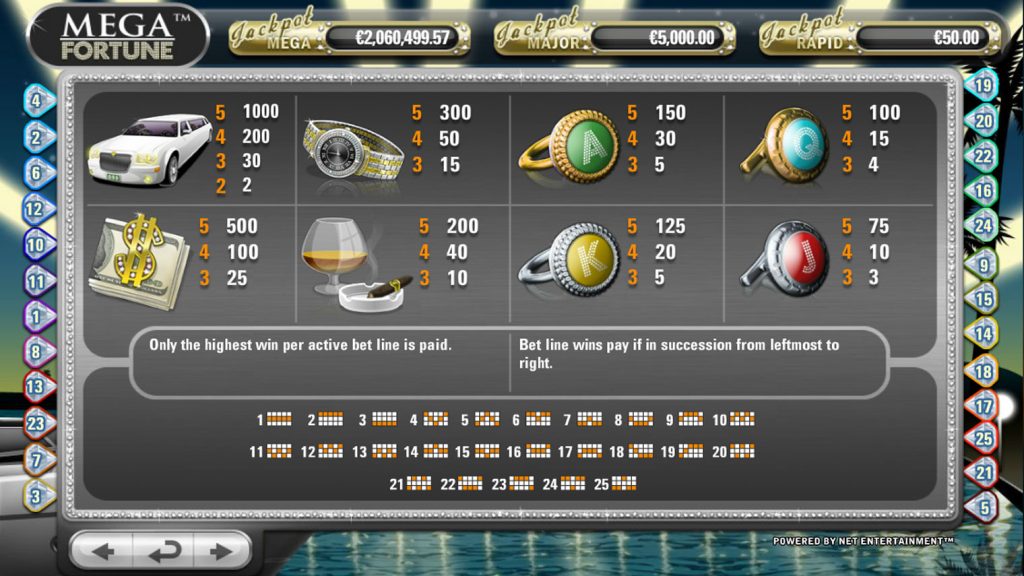Select bet line 19 marker
Screen dimensions: 1024x576
coord(984,86)
